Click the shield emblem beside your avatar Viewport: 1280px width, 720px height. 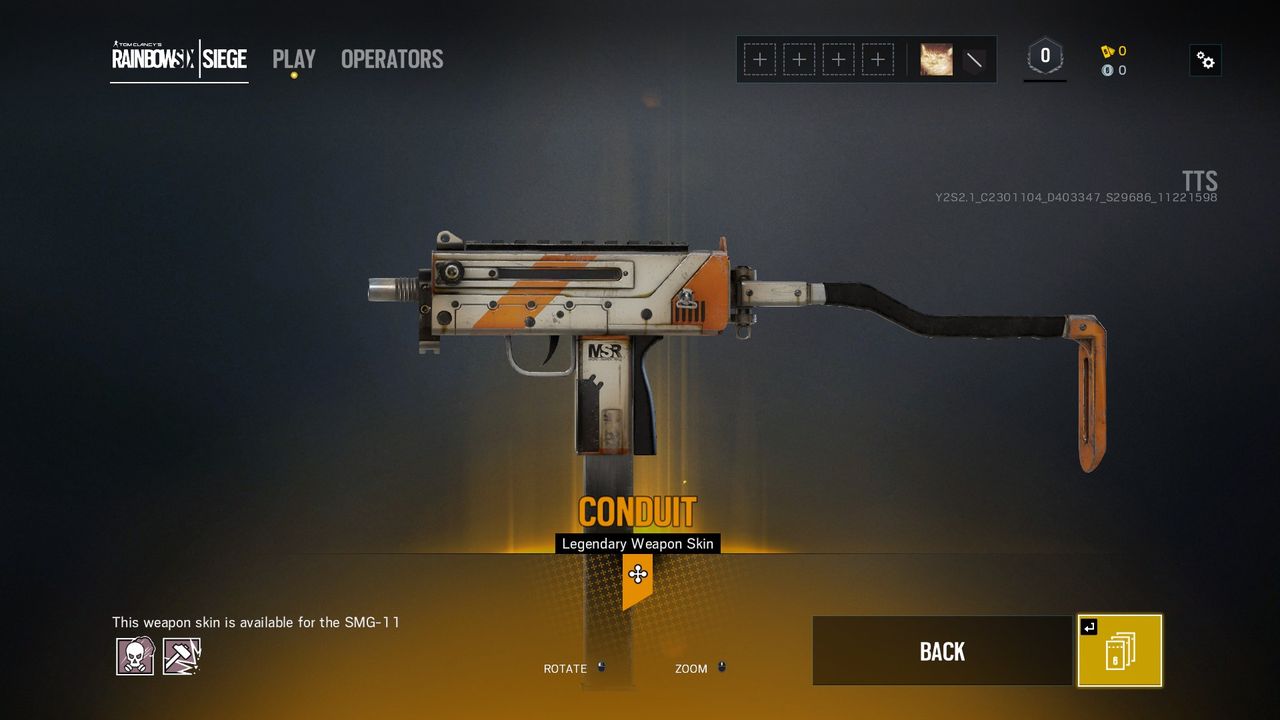pyautogui.click(x=972, y=60)
